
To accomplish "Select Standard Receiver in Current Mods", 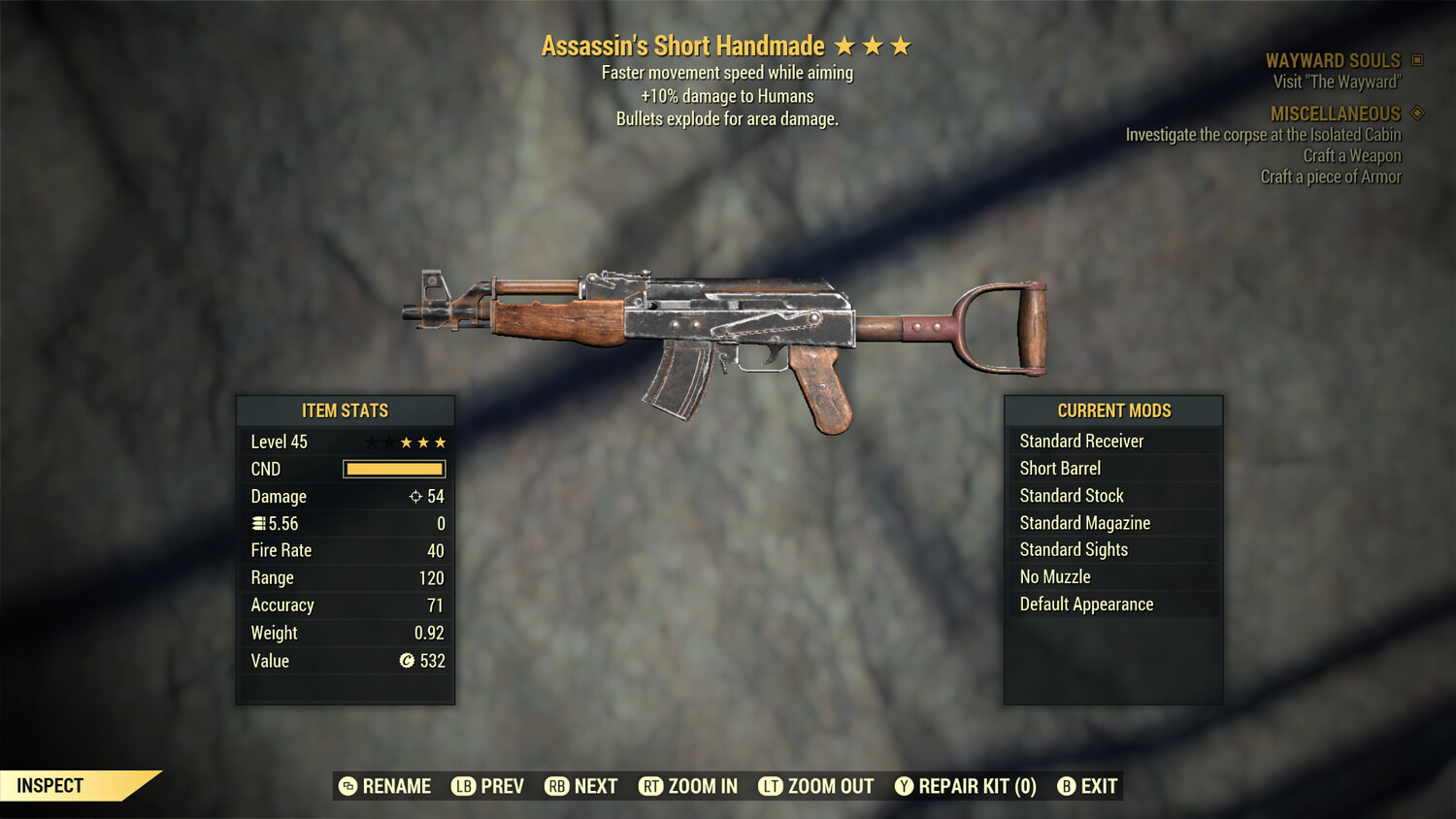I will pos(1081,441).
